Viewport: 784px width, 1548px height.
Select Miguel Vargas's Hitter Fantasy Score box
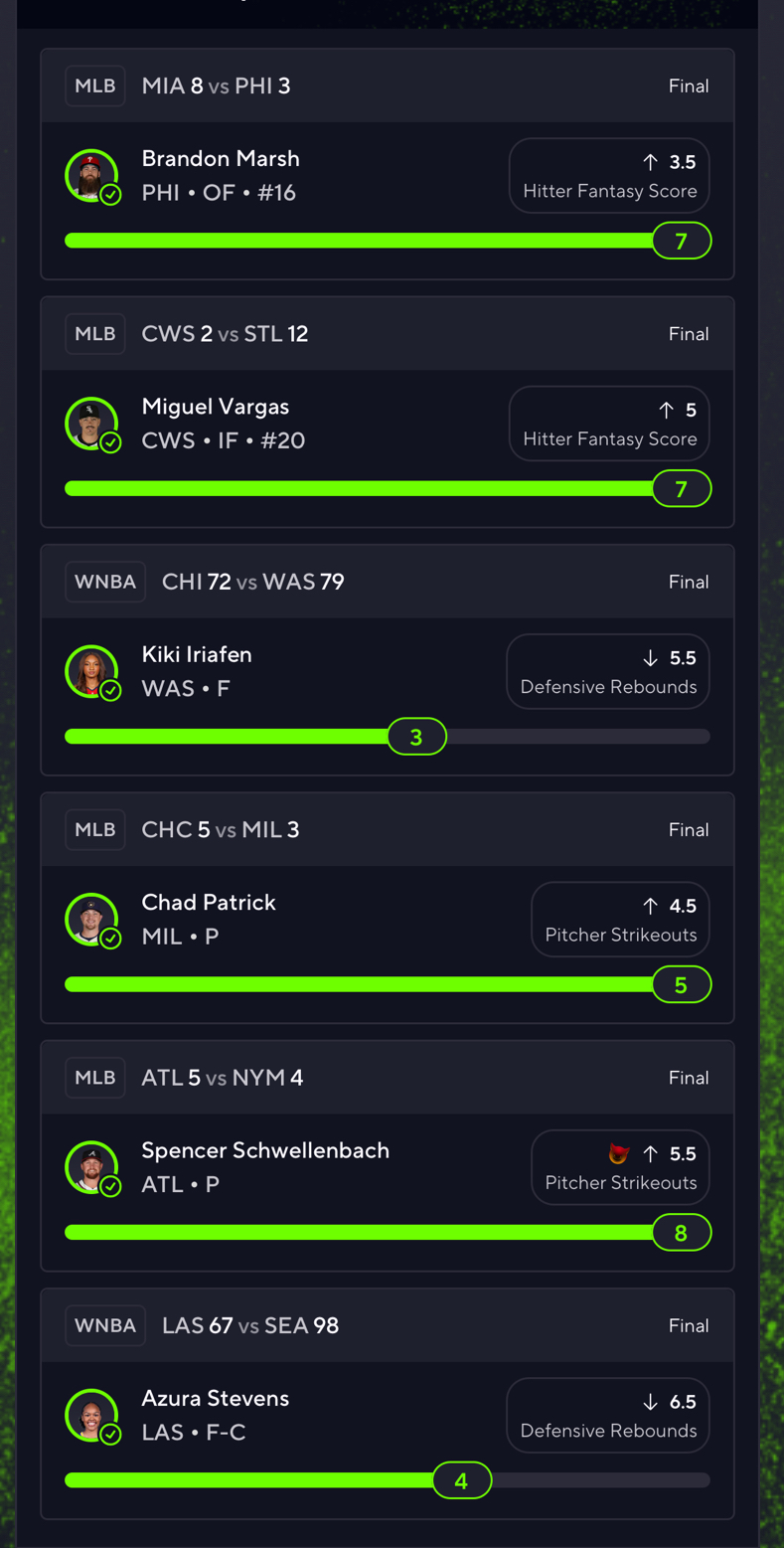[609, 424]
